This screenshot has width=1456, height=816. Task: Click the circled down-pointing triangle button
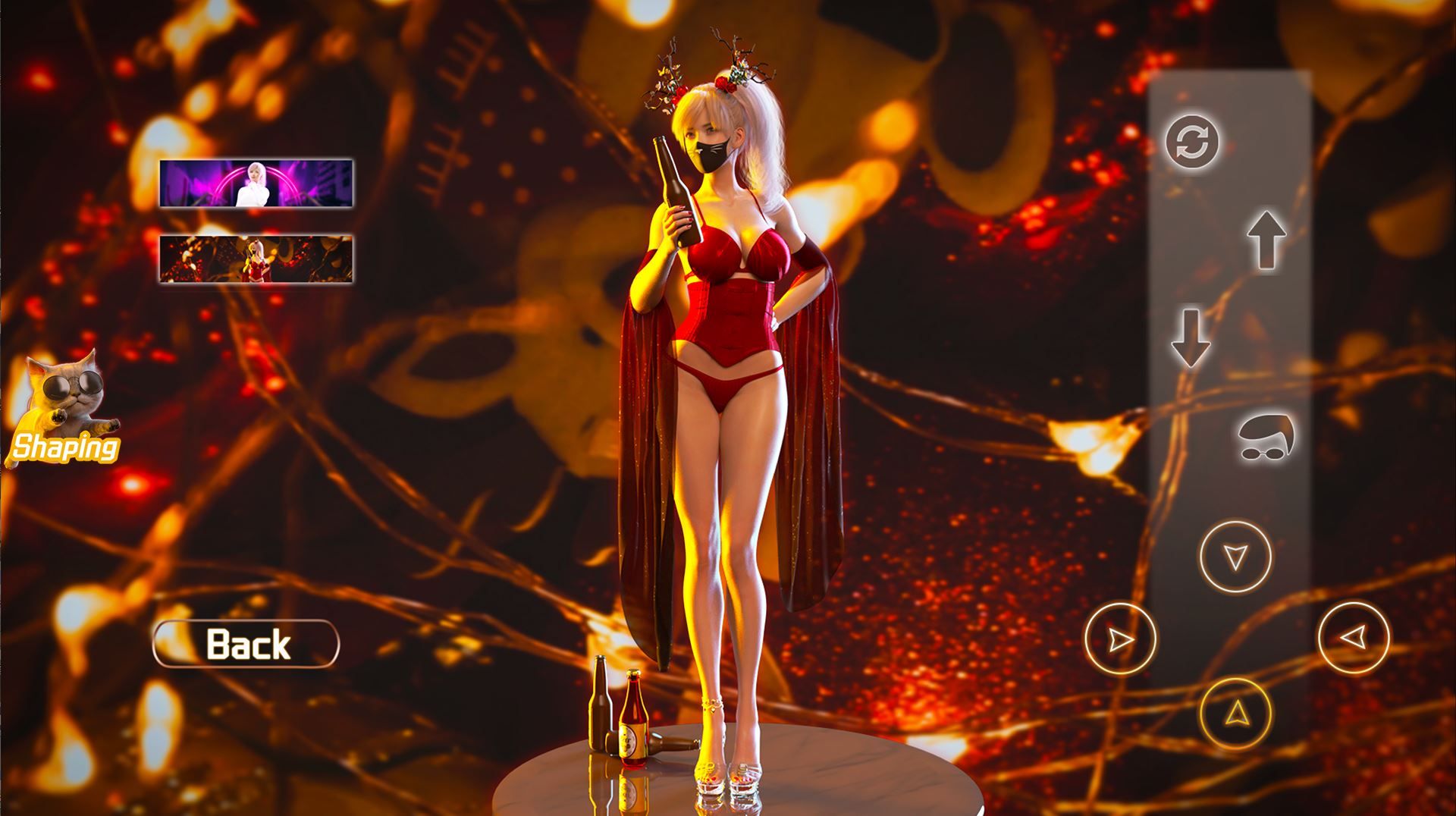click(x=1235, y=557)
